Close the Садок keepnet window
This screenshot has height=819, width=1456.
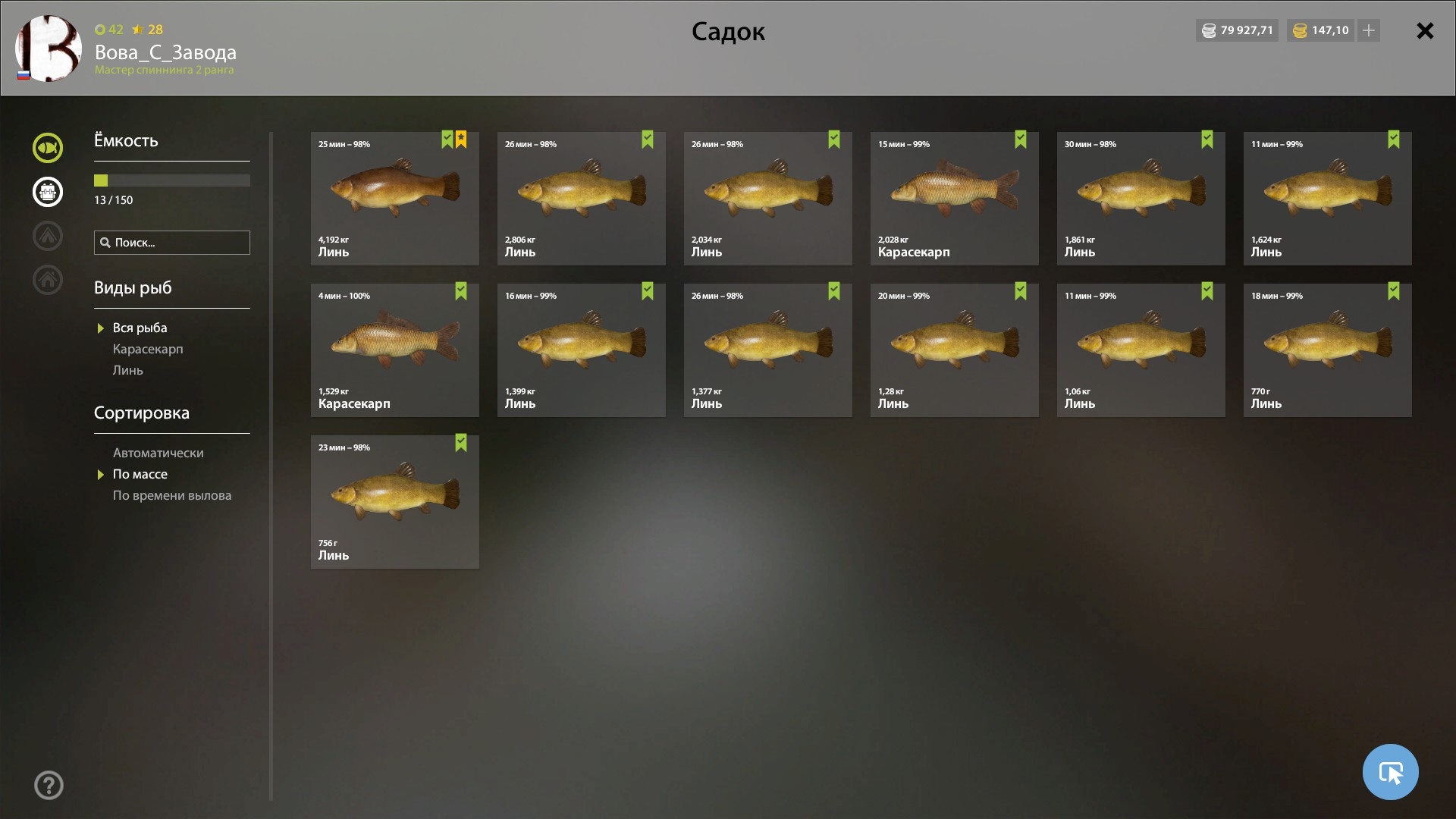click(1424, 31)
